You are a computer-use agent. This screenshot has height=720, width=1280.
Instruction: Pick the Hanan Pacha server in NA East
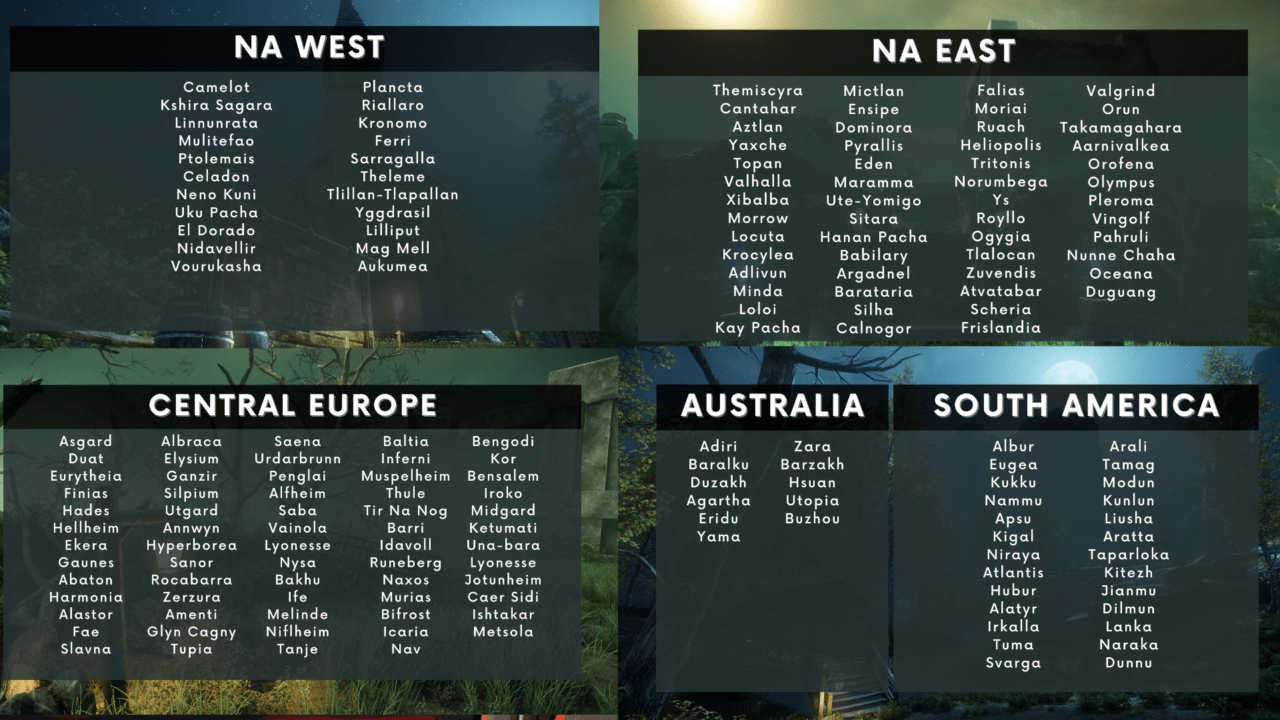point(874,237)
